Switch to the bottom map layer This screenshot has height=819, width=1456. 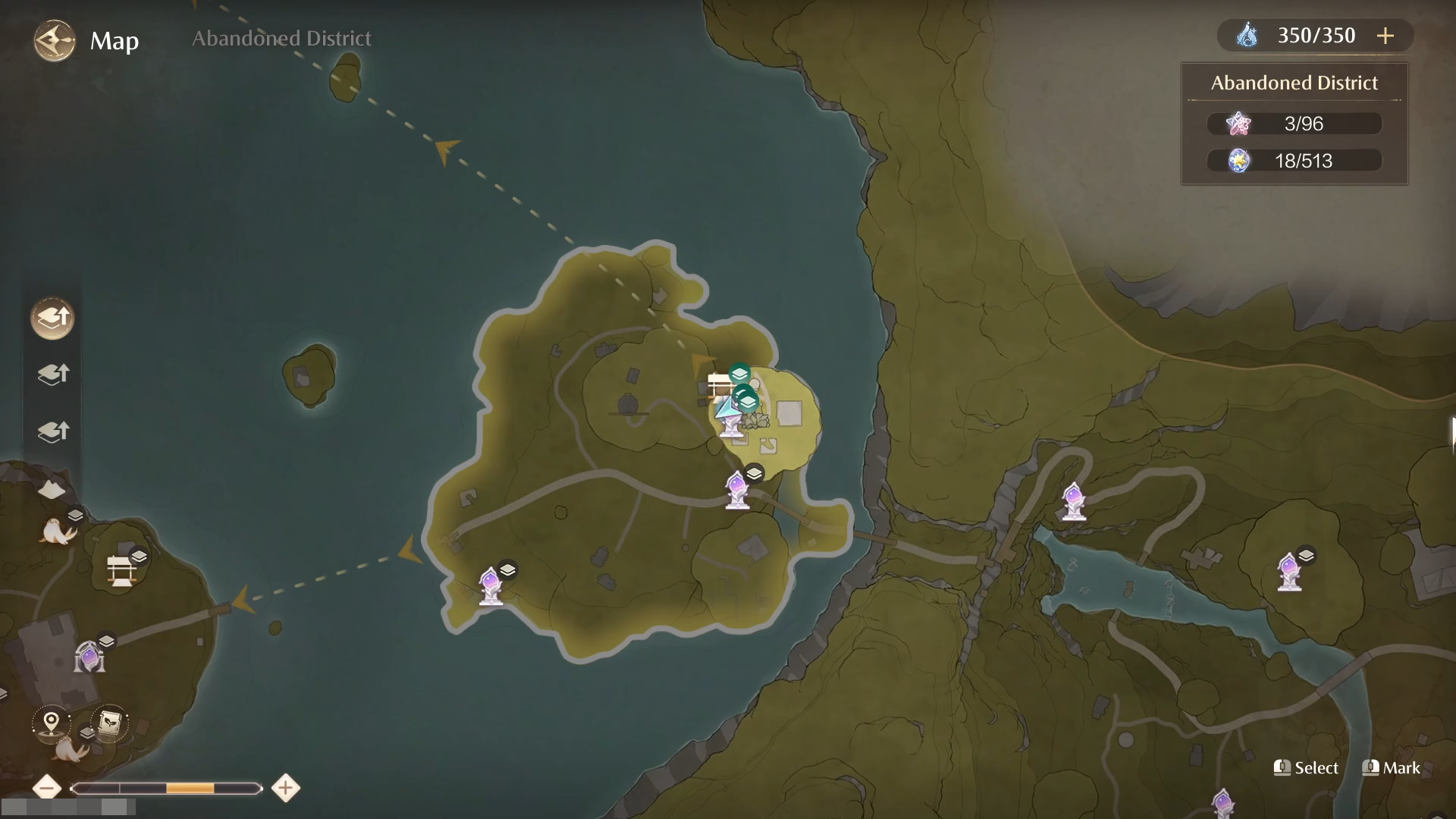tap(52, 431)
